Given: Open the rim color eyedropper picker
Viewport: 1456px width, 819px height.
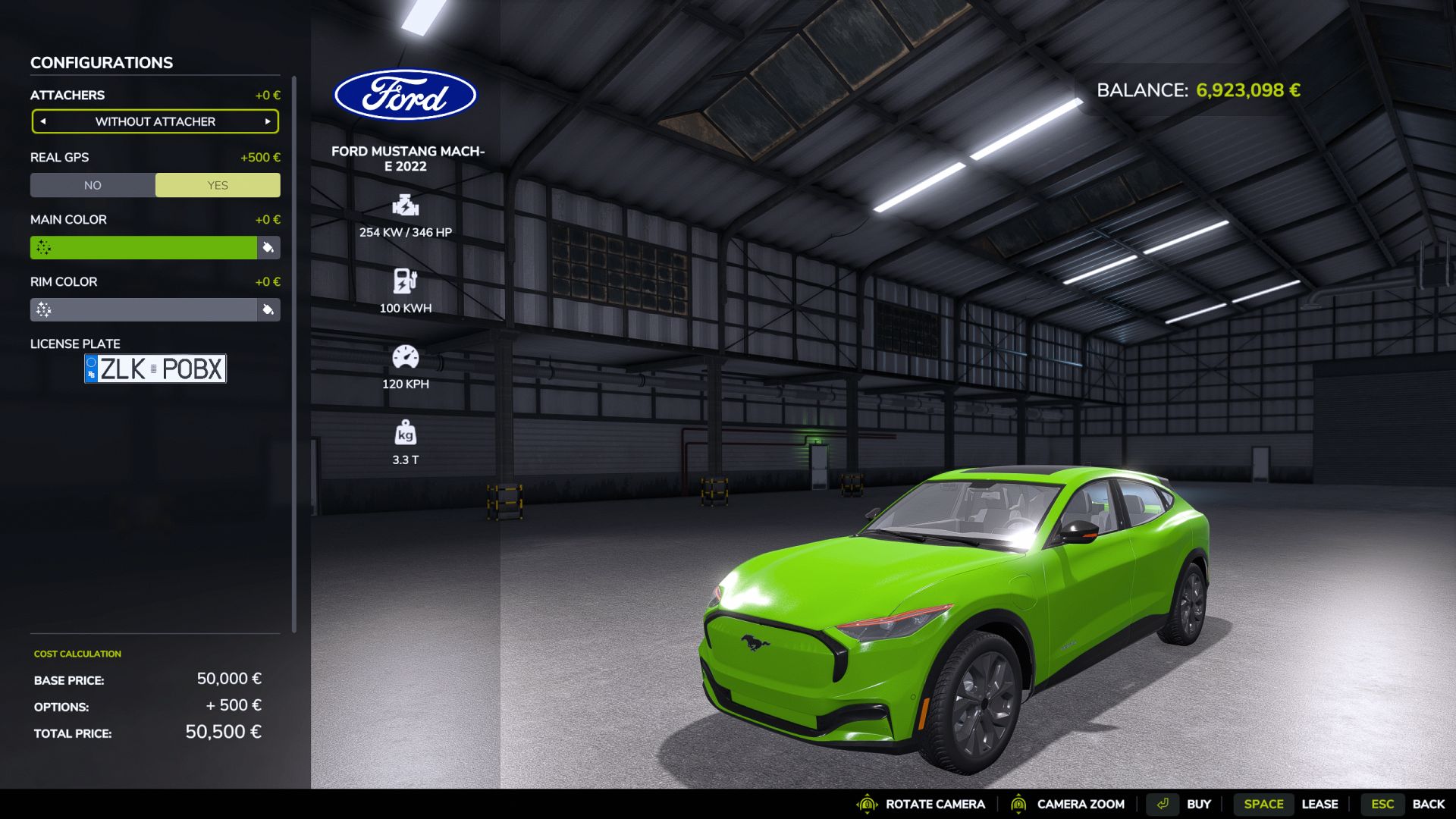Looking at the screenshot, I should pos(270,310).
